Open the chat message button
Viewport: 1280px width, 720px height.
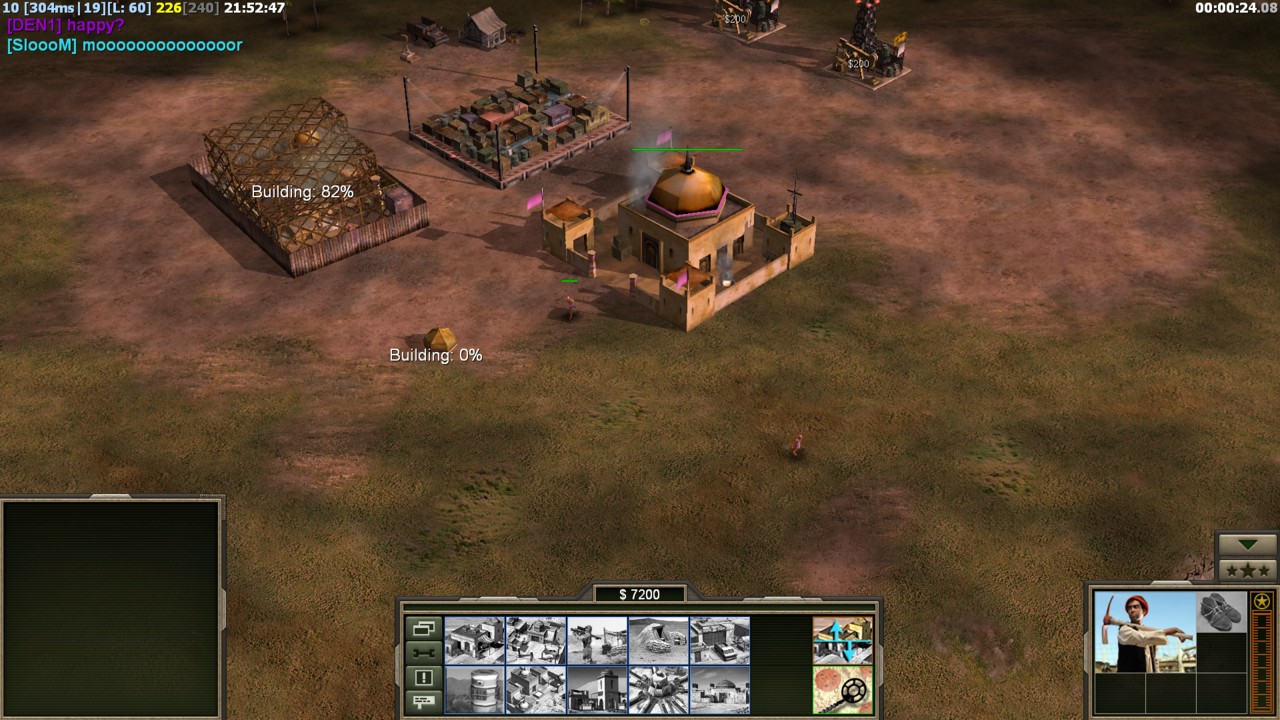tap(423, 701)
